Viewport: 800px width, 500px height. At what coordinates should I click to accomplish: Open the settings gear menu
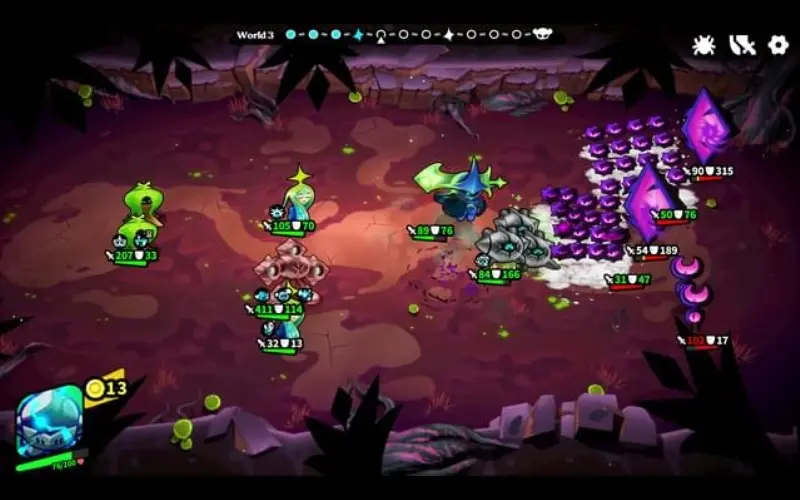coord(778,45)
